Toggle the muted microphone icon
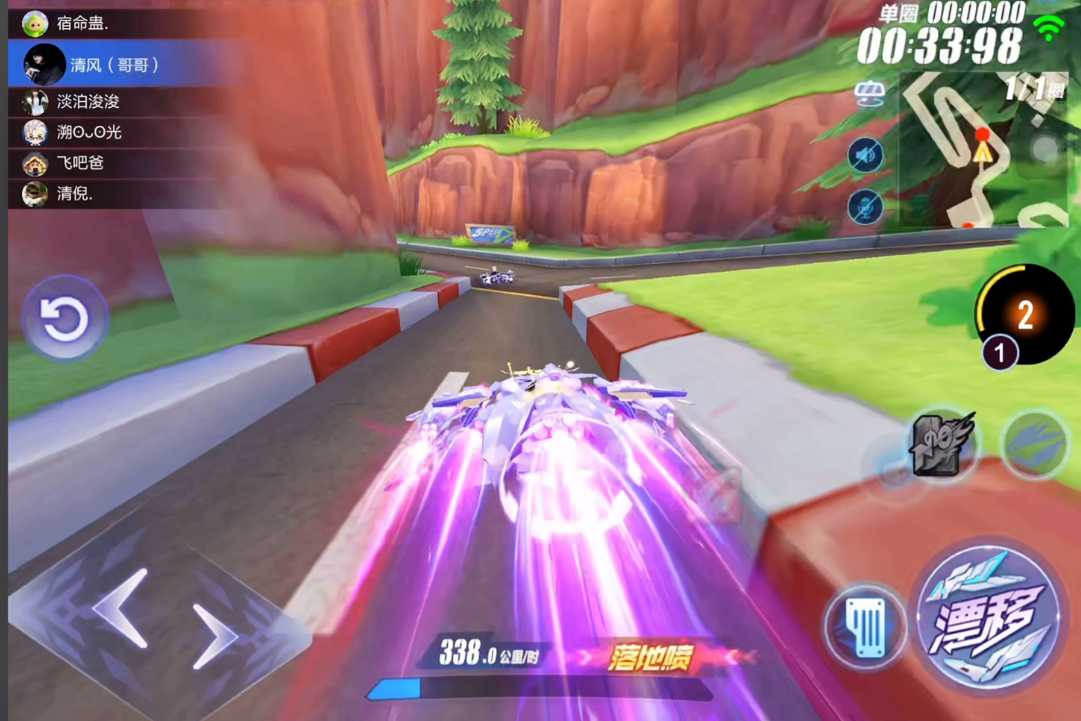The image size is (1081, 721). pos(865,207)
